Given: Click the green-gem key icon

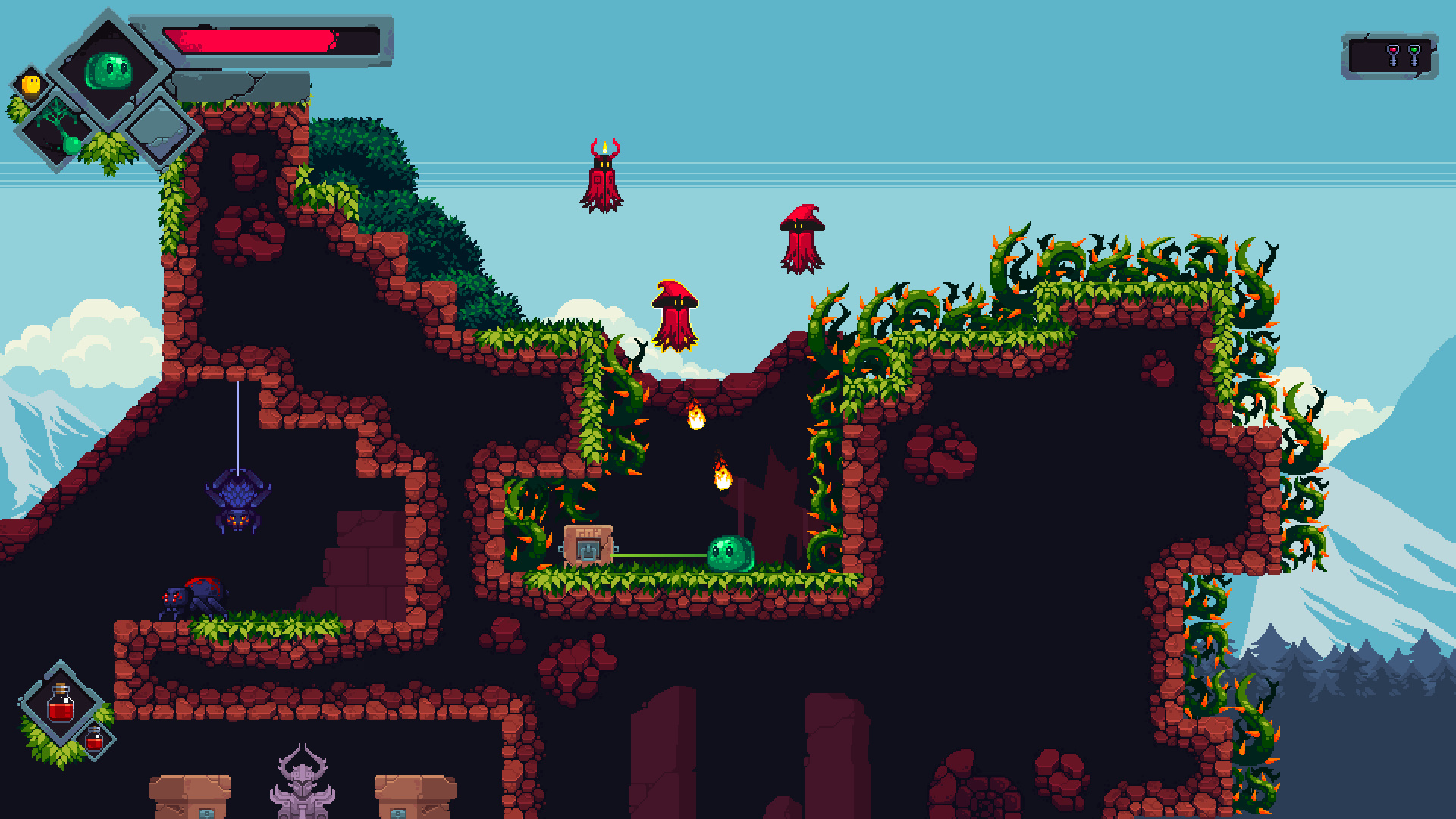Looking at the screenshot, I should click(x=1414, y=55).
